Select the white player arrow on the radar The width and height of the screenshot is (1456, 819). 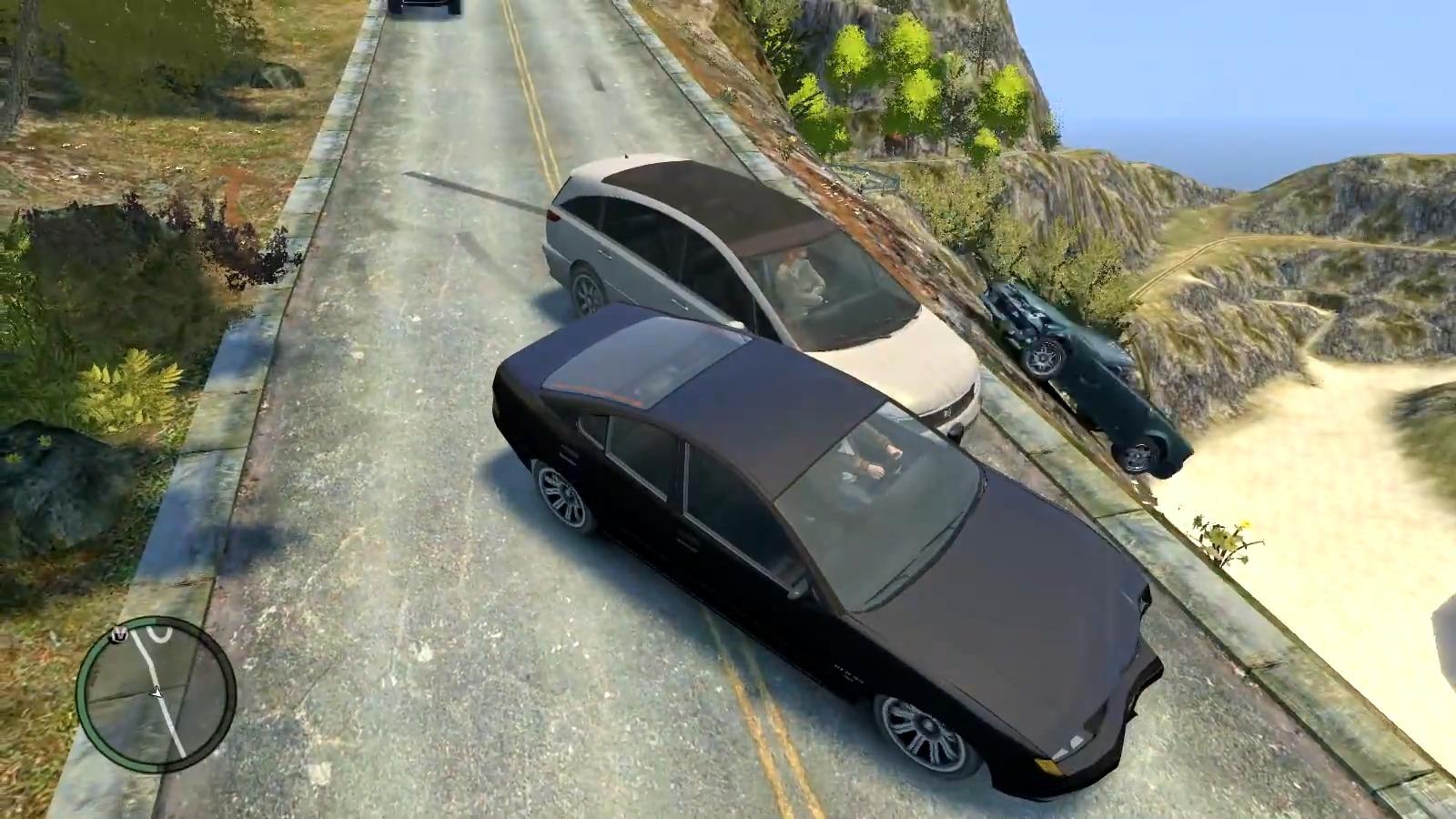coord(157,693)
